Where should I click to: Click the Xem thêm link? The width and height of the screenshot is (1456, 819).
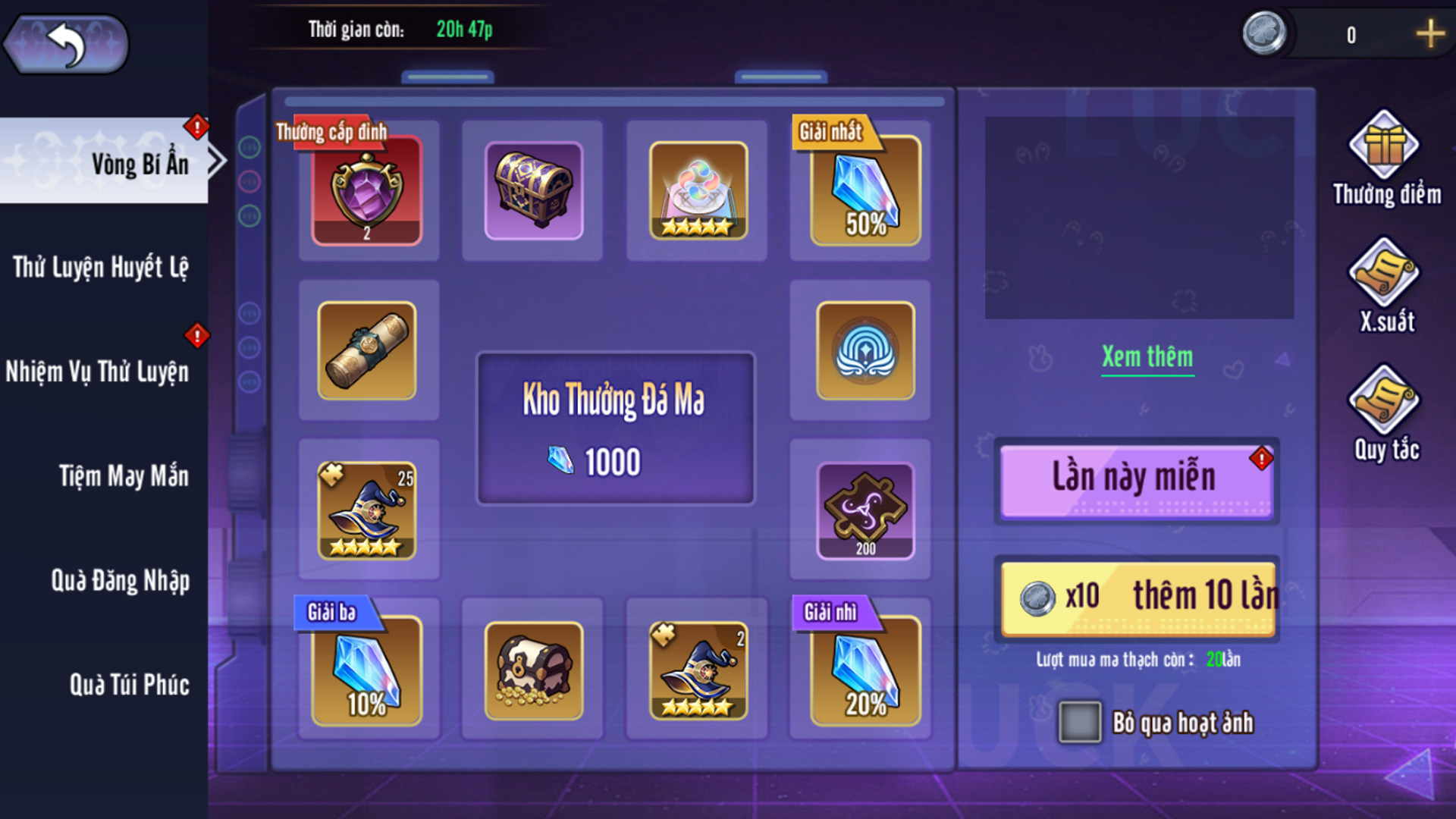1147,357
